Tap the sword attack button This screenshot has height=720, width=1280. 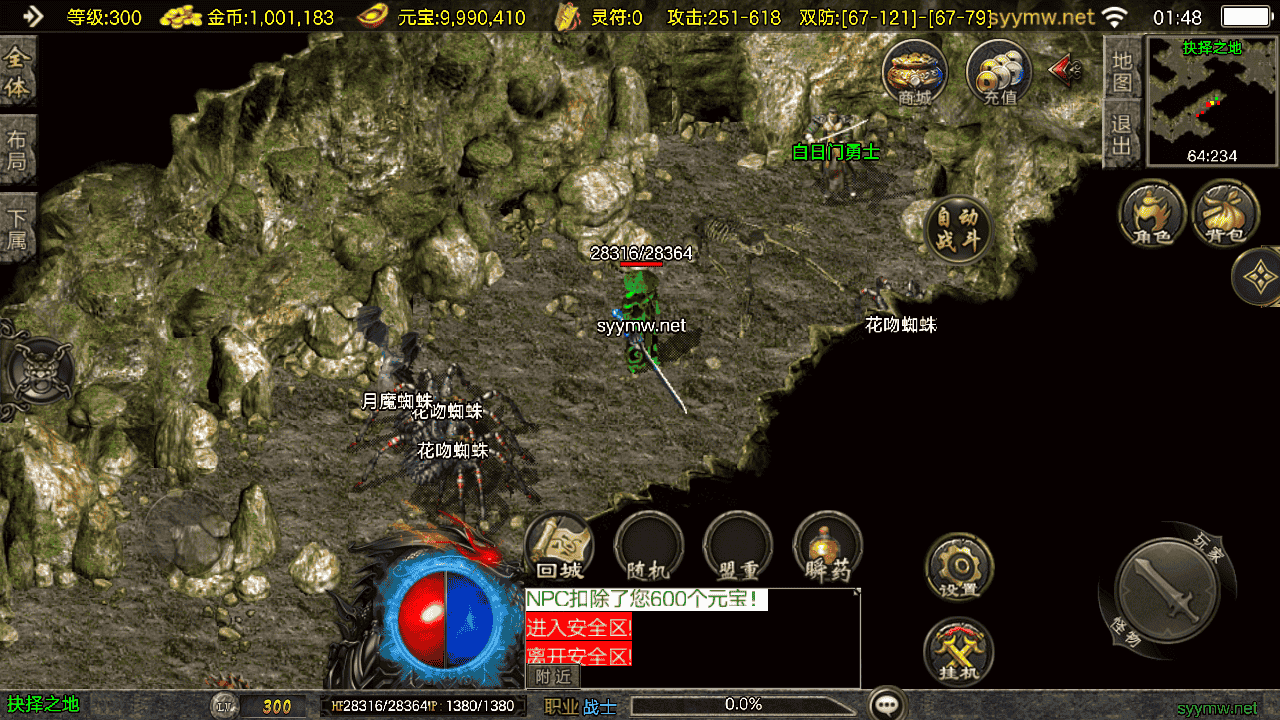(1167, 590)
